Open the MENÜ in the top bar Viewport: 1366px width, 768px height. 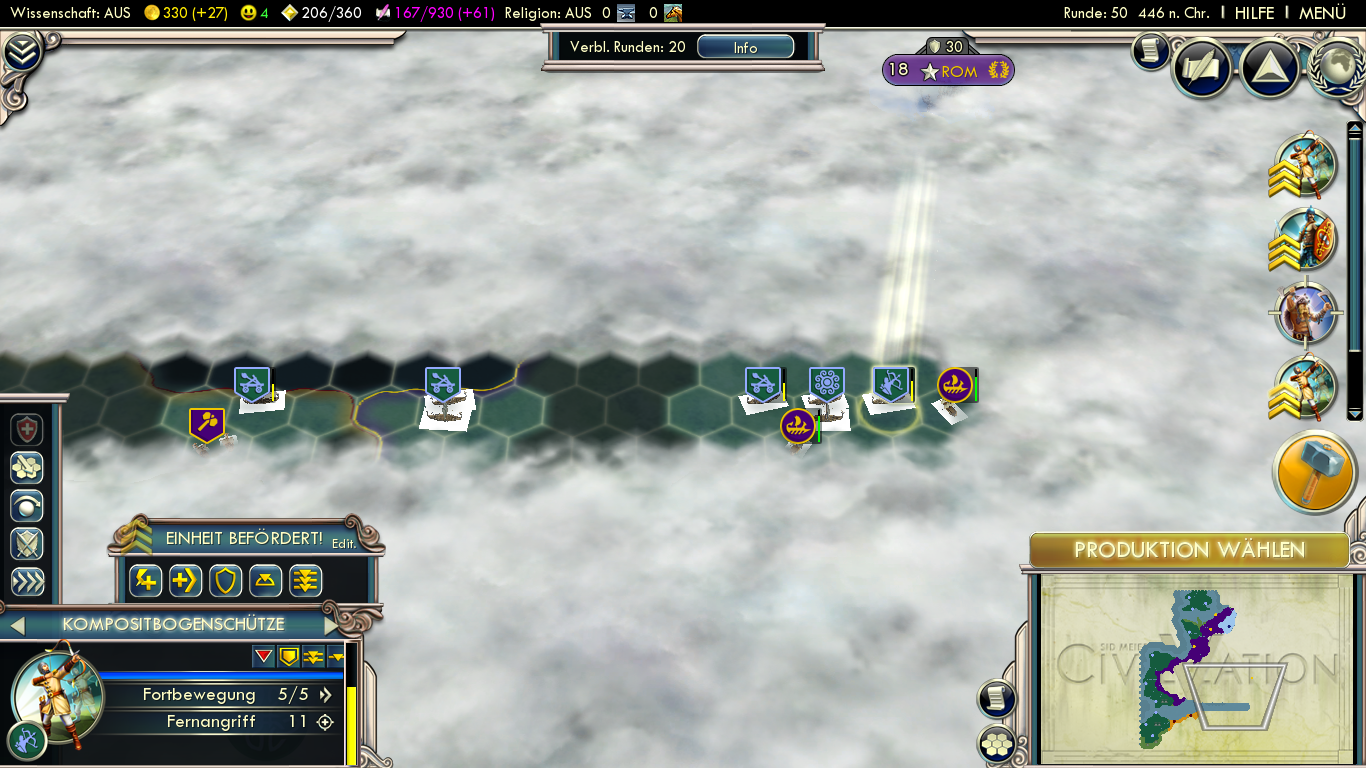coord(1322,13)
